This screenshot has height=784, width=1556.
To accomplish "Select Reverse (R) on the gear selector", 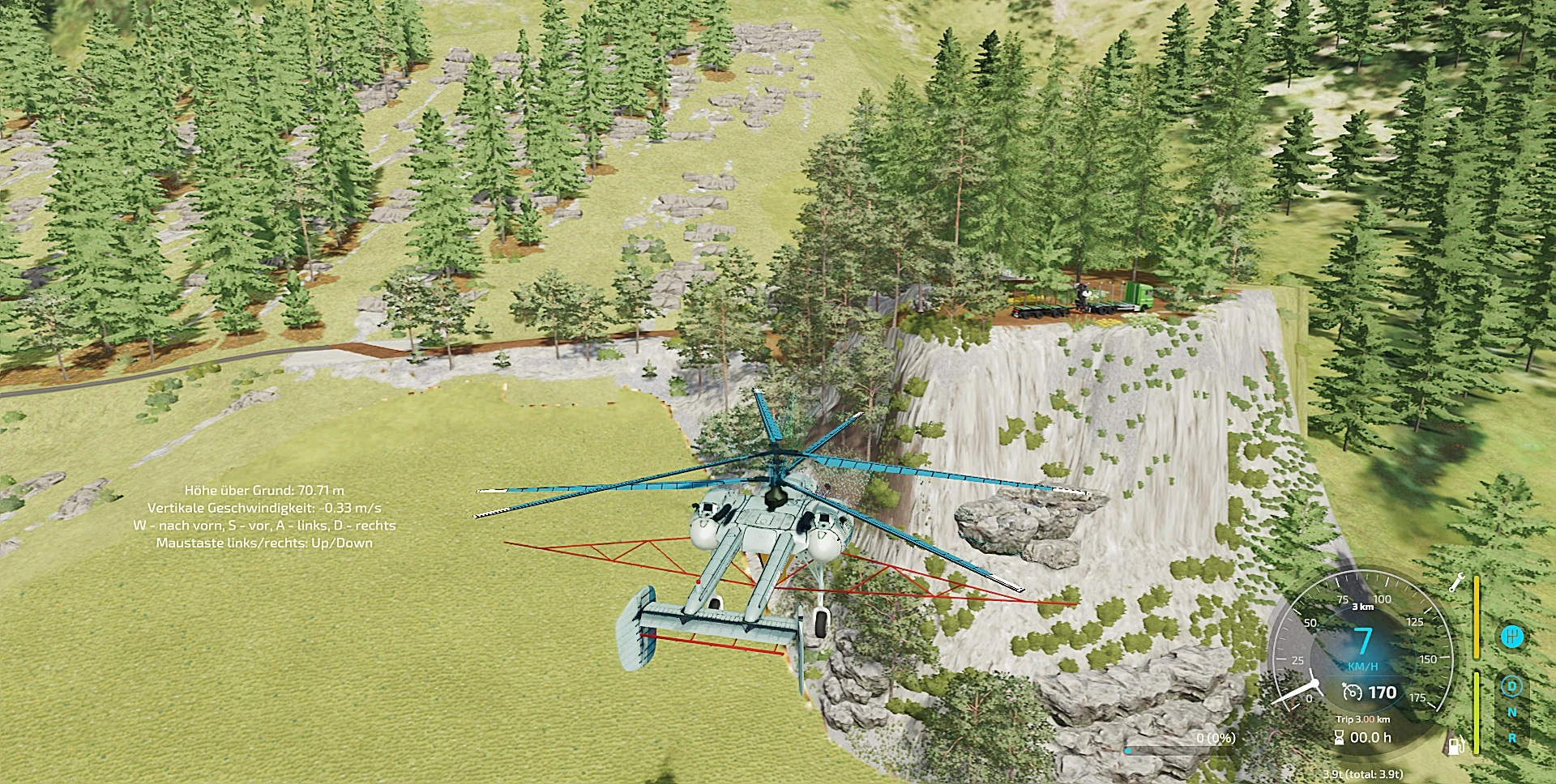I will [1511, 738].
